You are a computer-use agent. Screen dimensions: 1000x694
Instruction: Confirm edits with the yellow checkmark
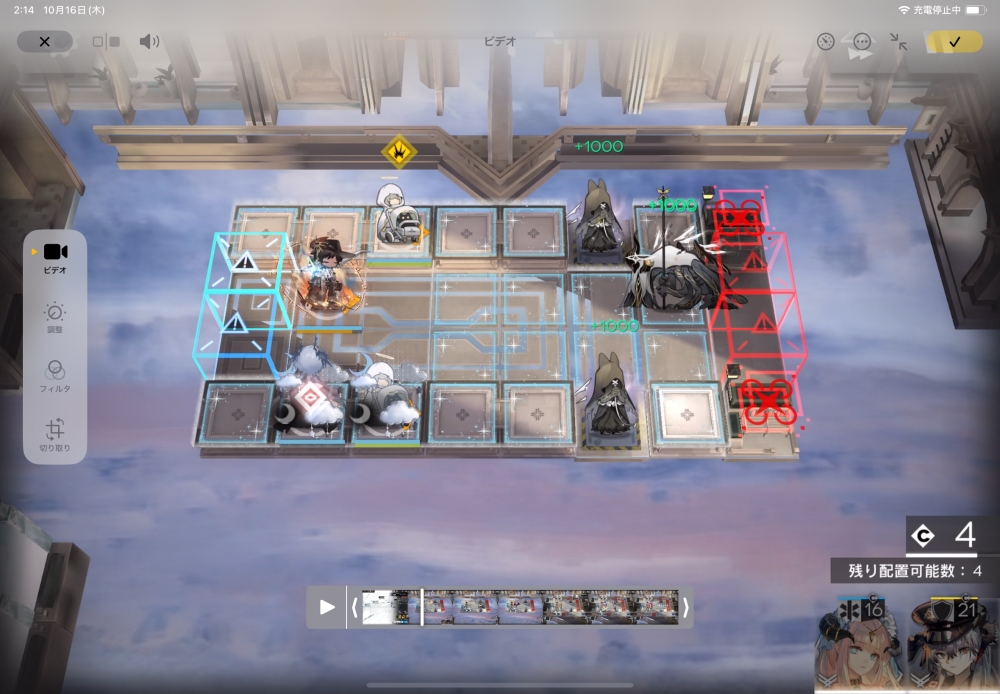coord(954,42)
